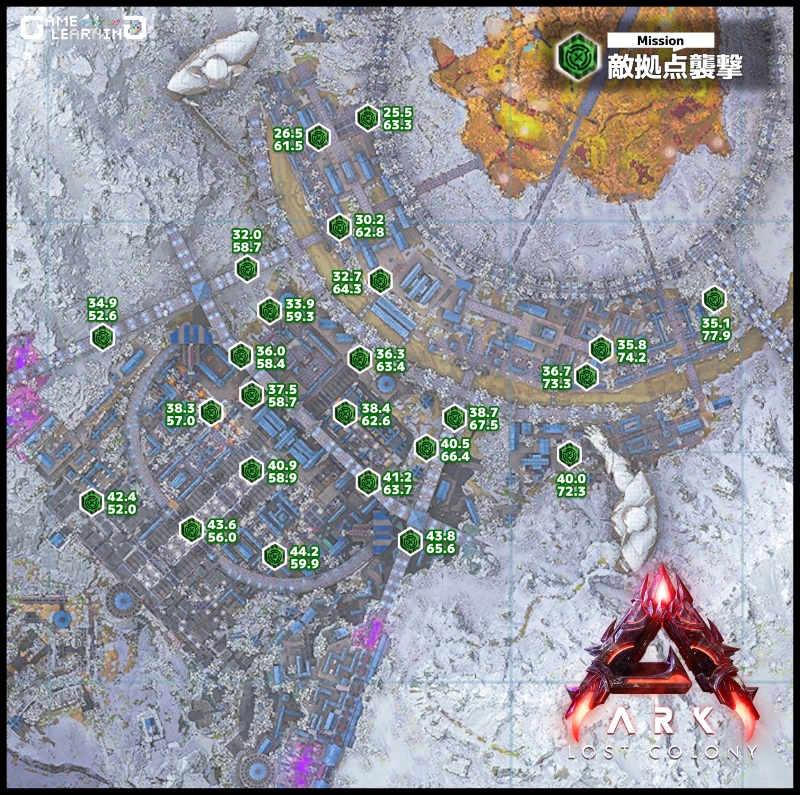Click the marker labeled 35.1, 77.9

click(713, 298)
